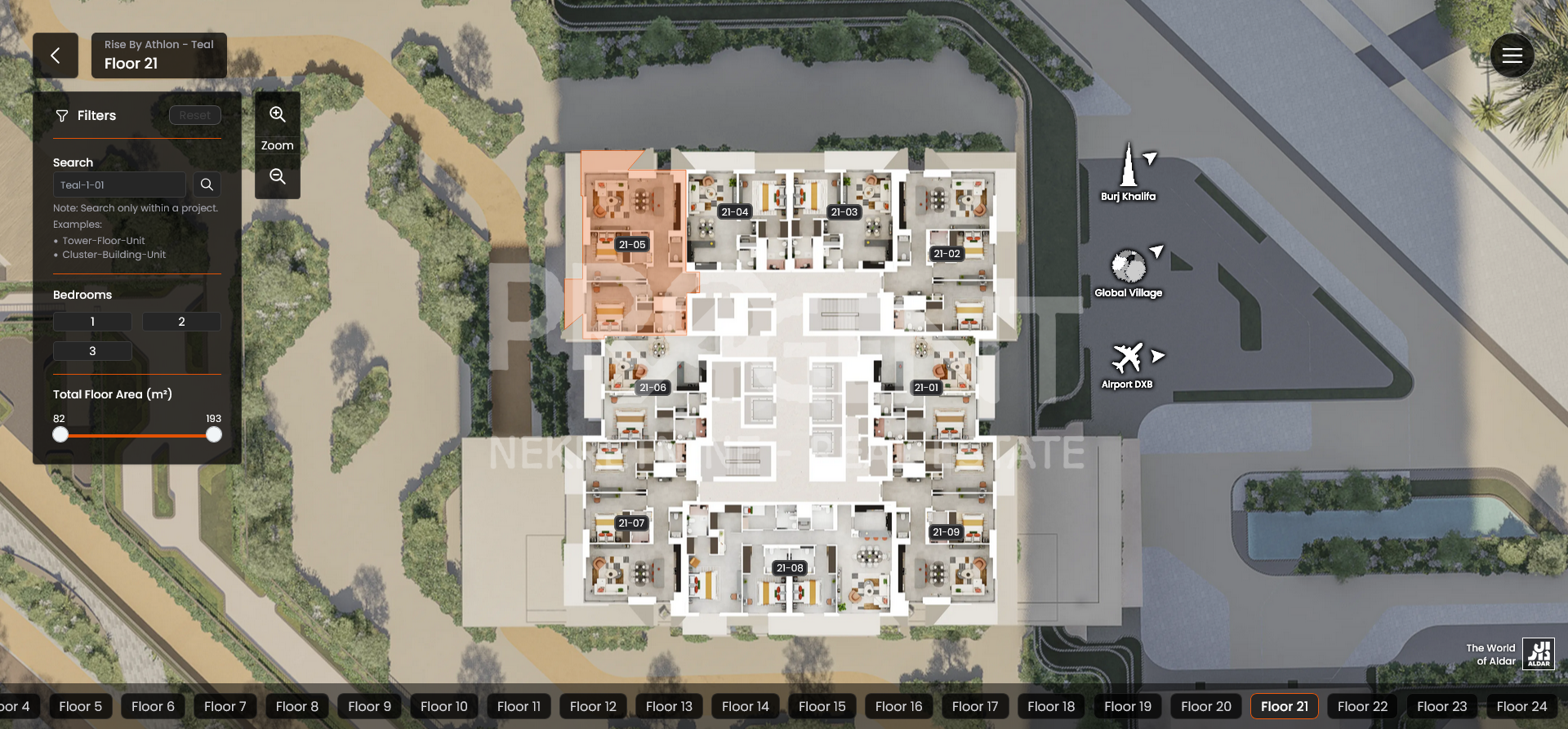1568x729 pixels.
Task: Go back using the arrow button
Action: pyautogui.click(x=56, y=56)
